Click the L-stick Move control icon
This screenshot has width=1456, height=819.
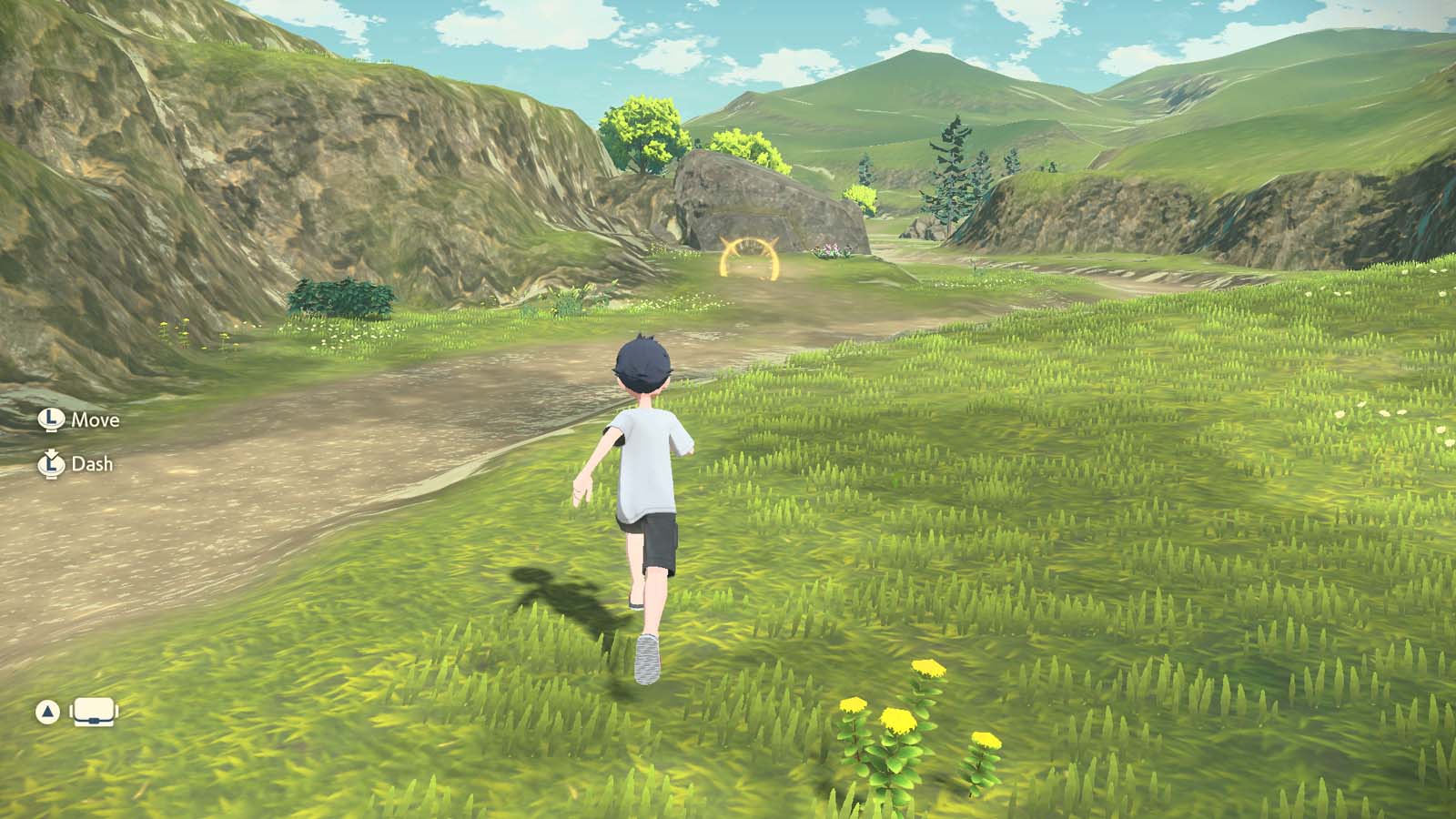coord(52,420)
